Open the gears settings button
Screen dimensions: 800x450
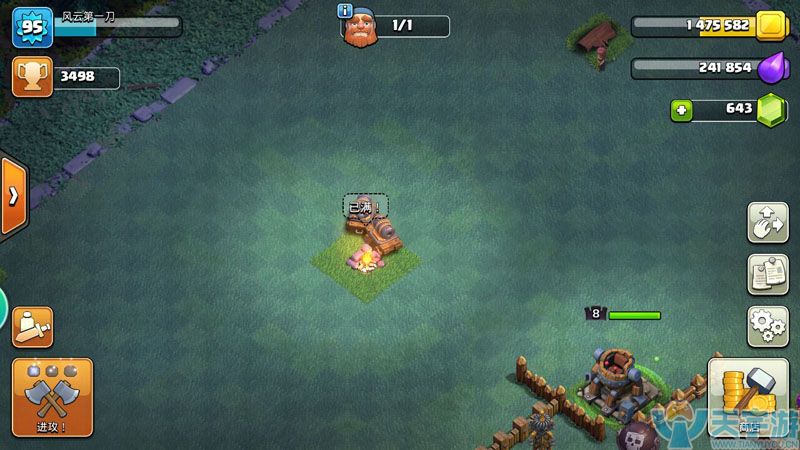click(767, 326)
